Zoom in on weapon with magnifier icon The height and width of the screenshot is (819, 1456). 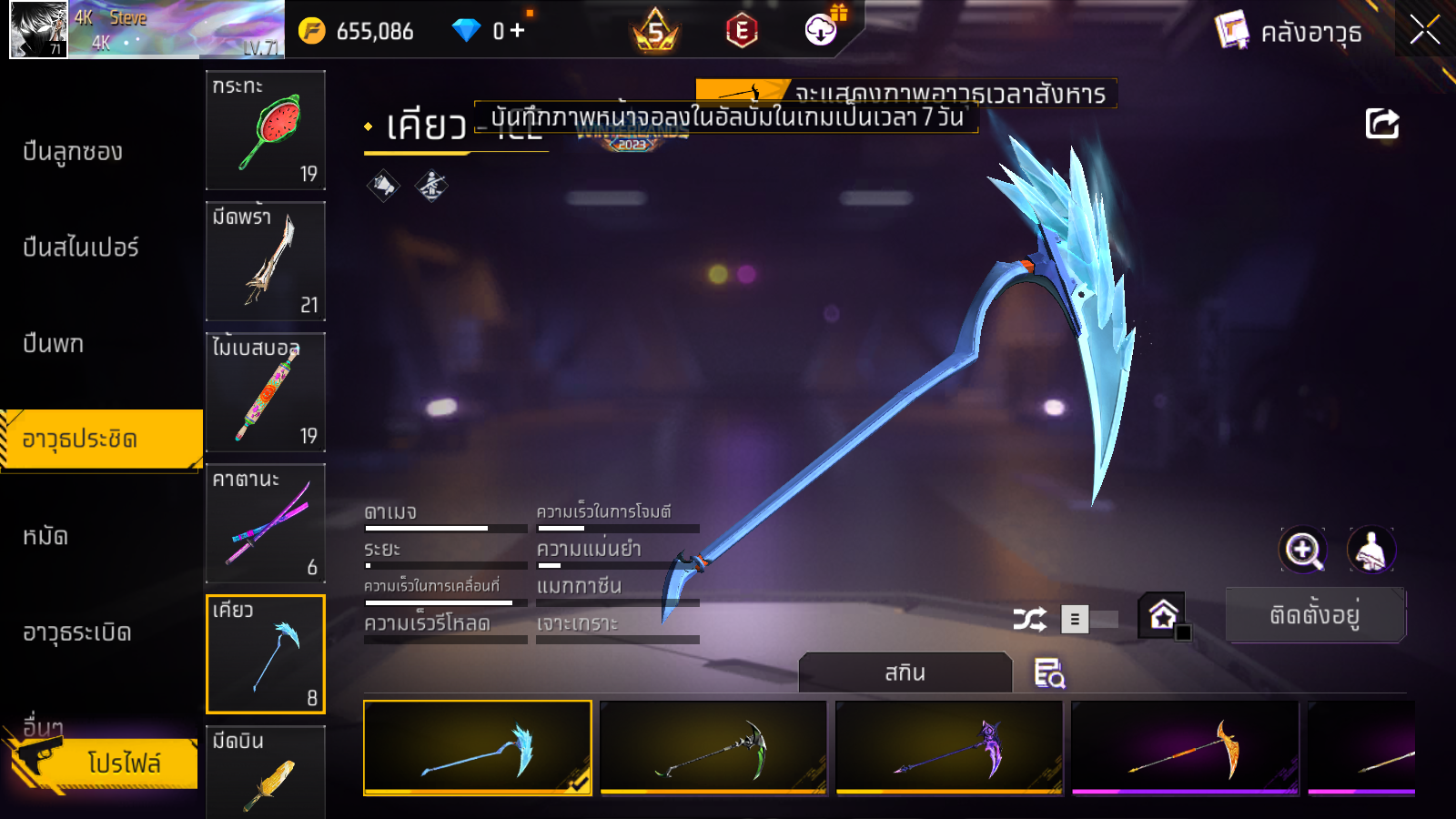(1303, 550)
